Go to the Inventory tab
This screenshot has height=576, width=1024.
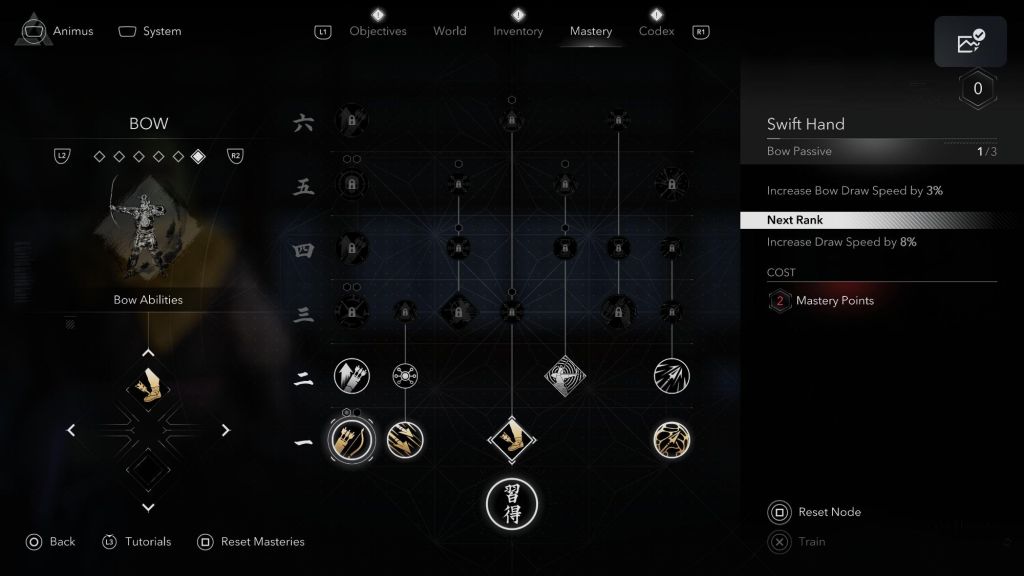pyautogui.click(x=518, y=31)
